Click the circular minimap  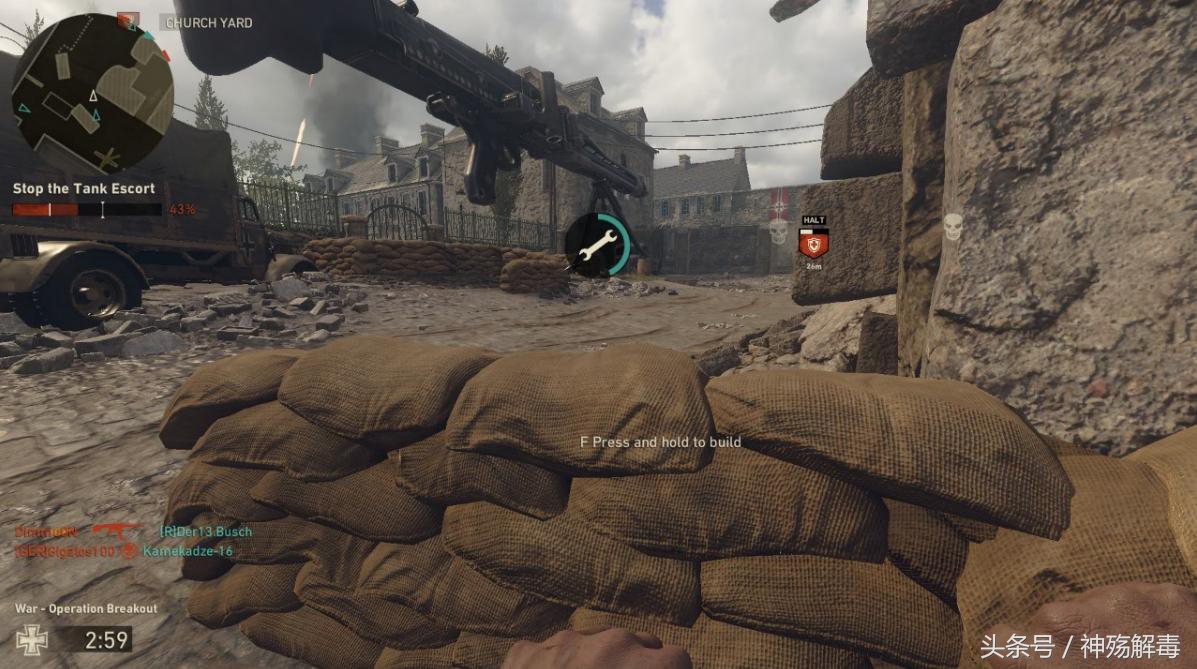coord(92,93)
